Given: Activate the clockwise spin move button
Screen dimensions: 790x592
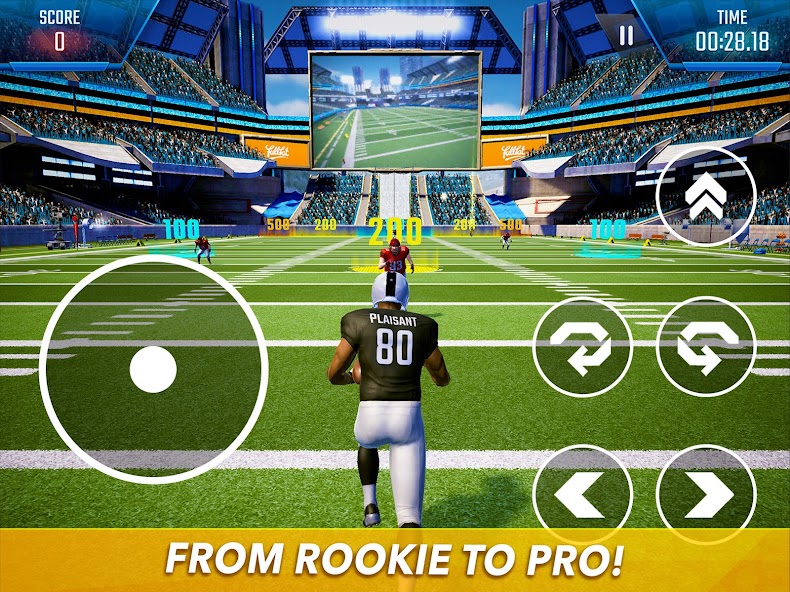Looking at the screenshot, I should pyautogui.click(x=582, y=346).
